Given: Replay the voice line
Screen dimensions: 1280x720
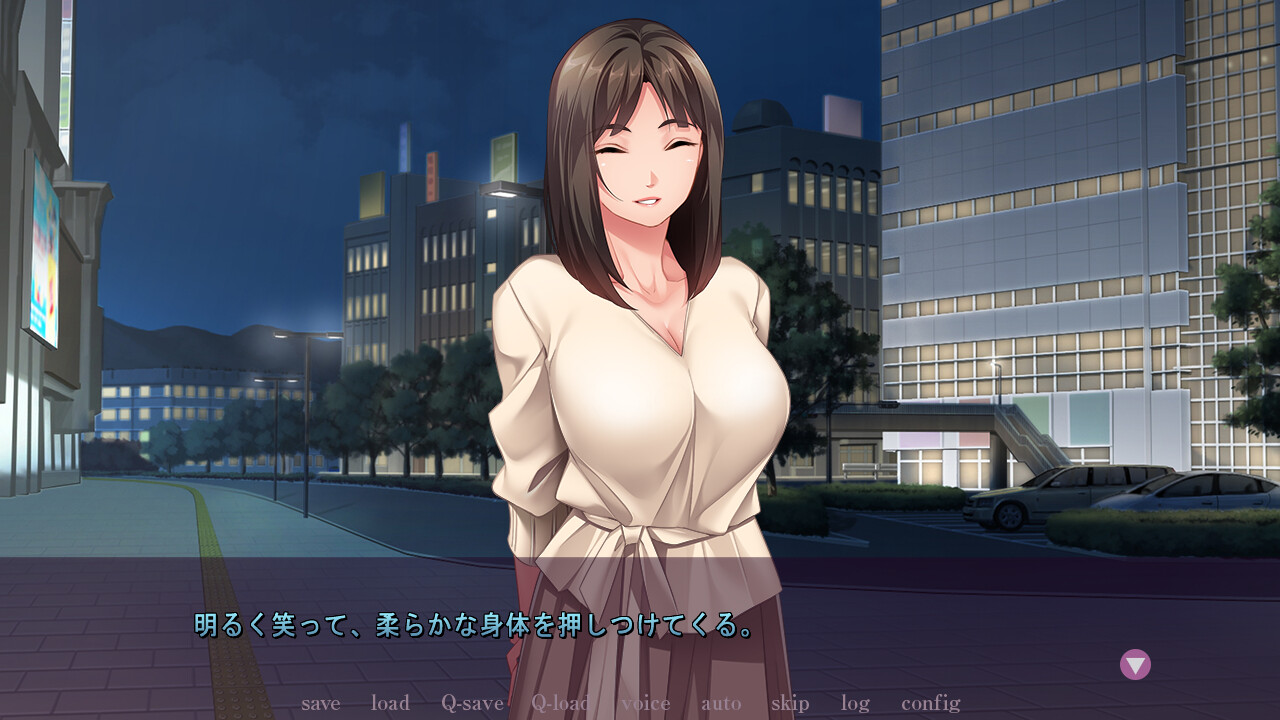Looking at the screenshot, I should [x=646, y=704].
